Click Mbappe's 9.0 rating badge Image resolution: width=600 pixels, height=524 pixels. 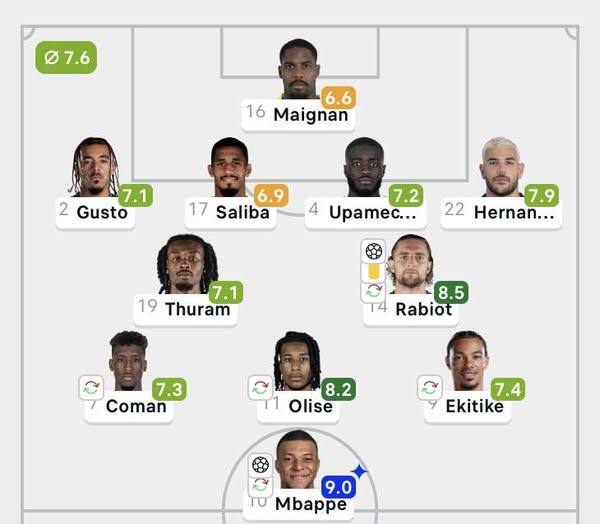point(339,487)
